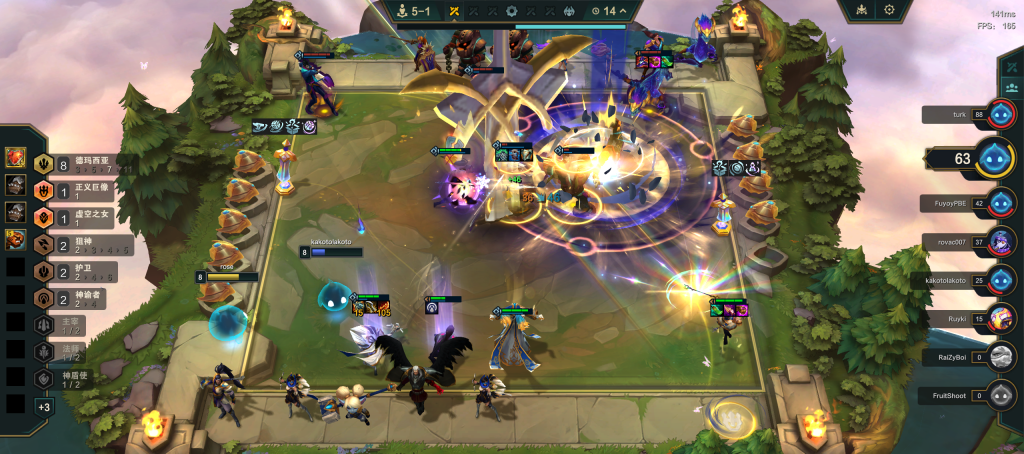Open the team planner icon beside settings
Image resolution: width=1024 pixels, height=454 pixels.
tap(859, 10)
